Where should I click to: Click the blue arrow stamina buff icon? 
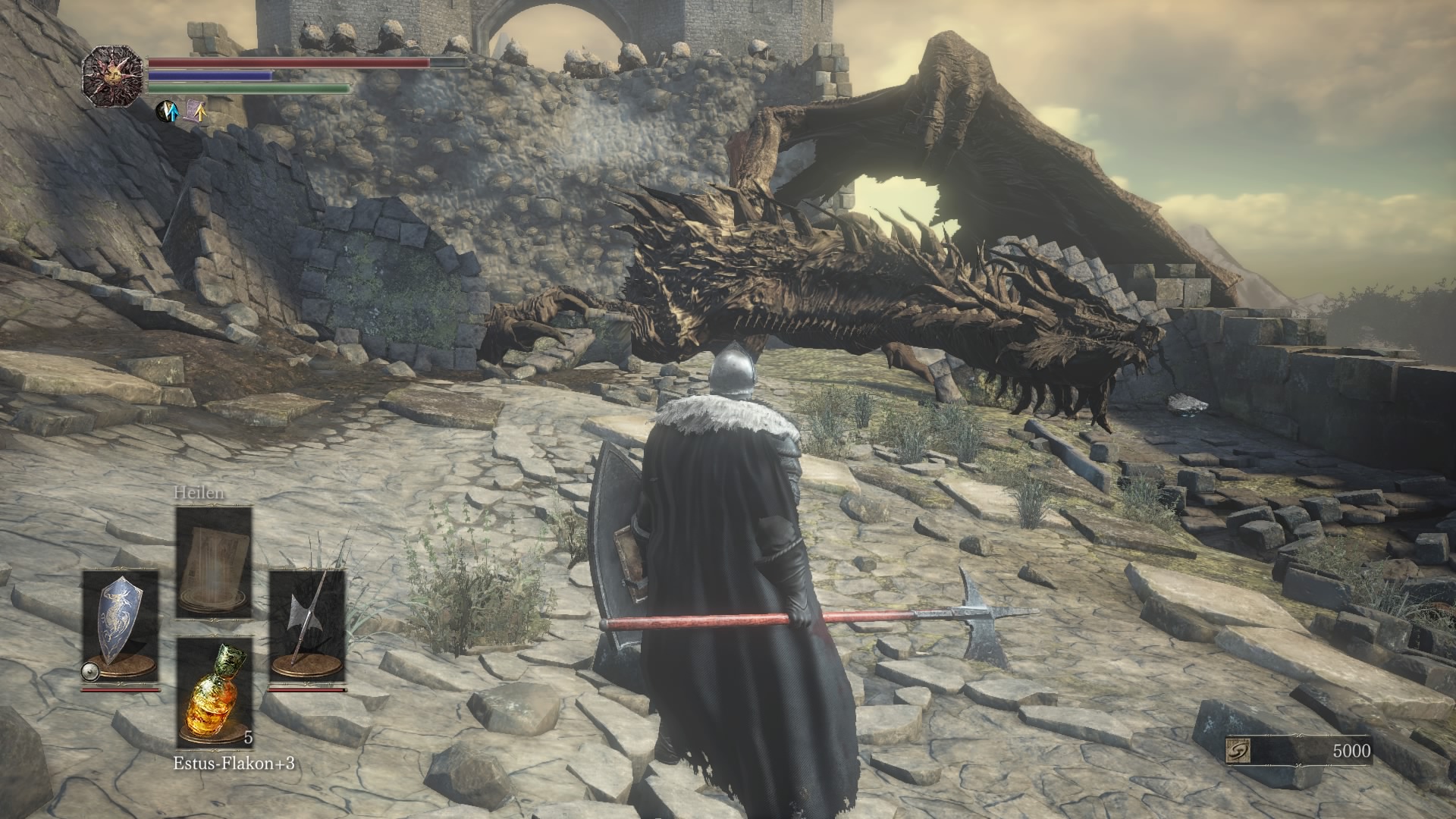165,111
